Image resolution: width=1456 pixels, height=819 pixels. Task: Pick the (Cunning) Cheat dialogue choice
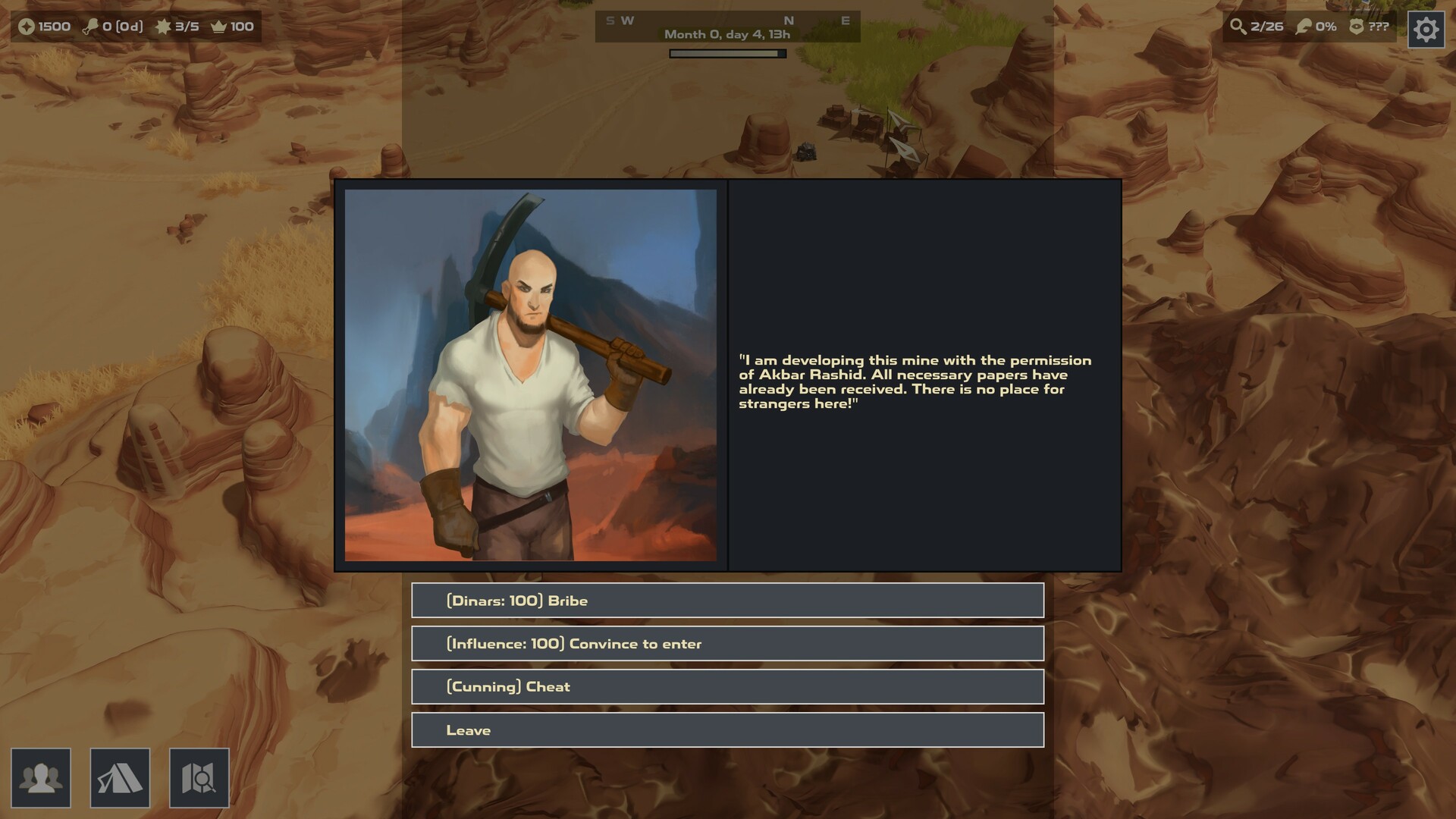pyautogui.click(x=727, y=686)
